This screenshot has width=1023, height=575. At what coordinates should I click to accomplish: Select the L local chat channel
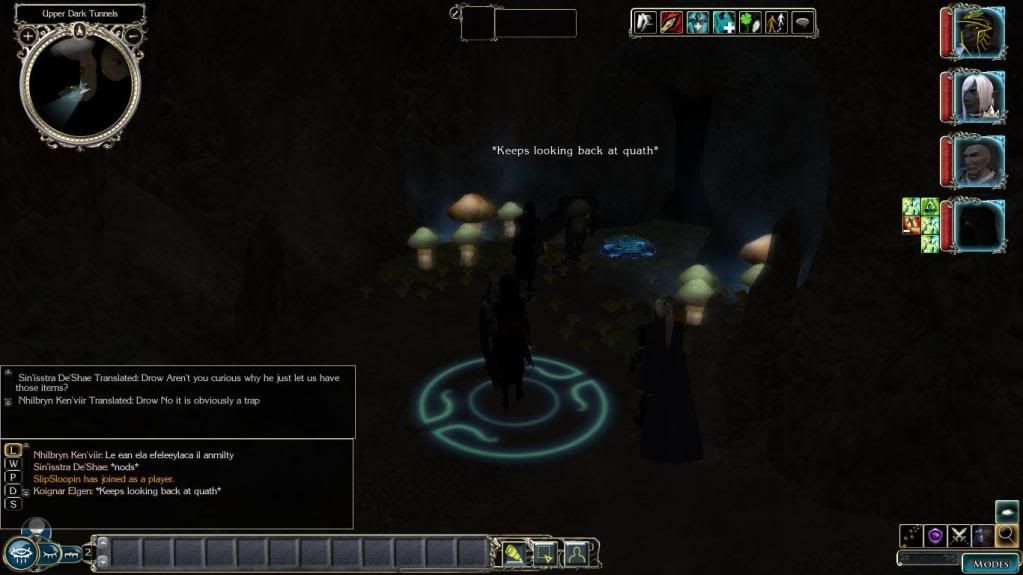click(13, 451)
